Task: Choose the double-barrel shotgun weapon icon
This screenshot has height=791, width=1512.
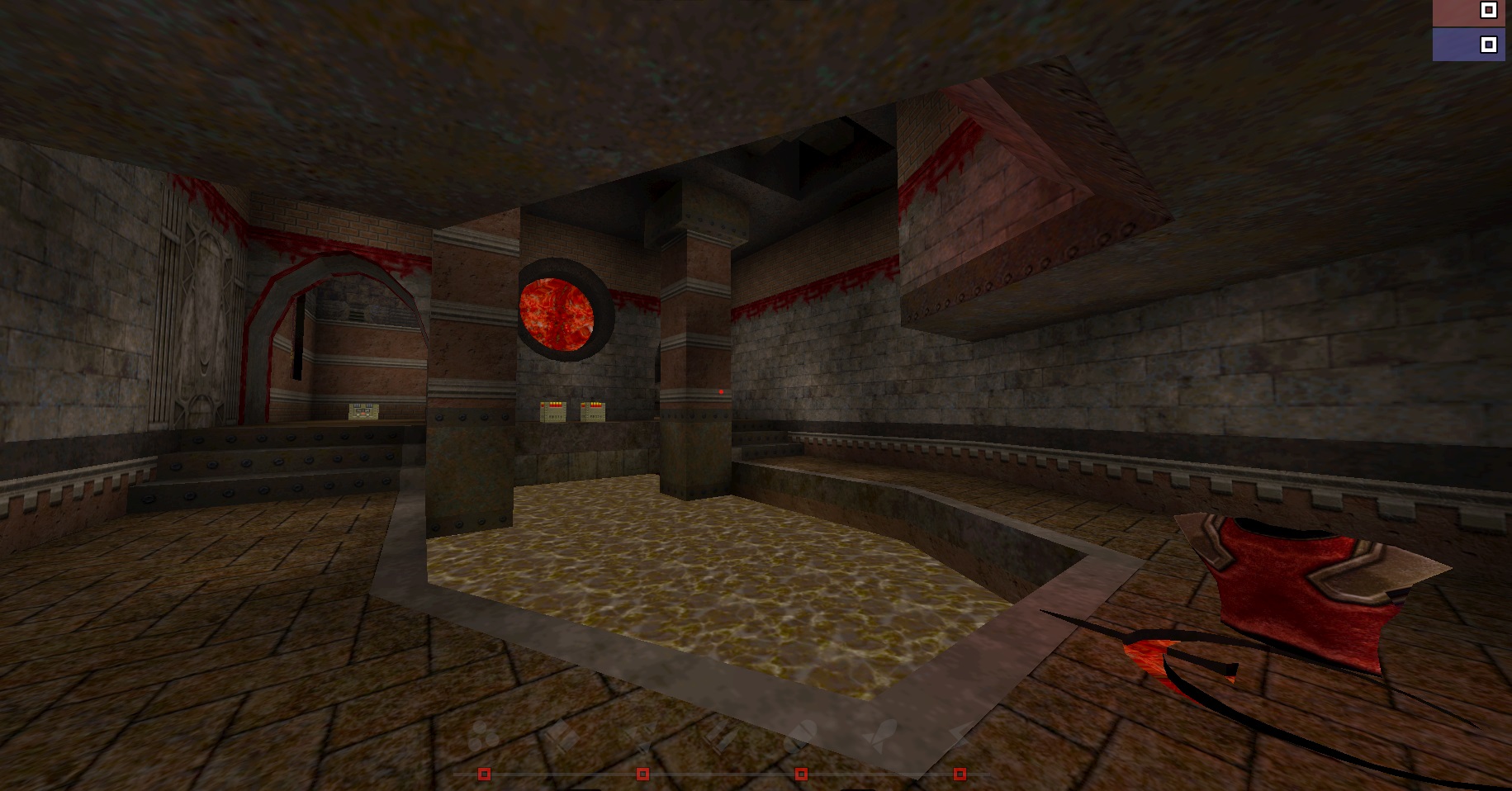Action: 559,733
